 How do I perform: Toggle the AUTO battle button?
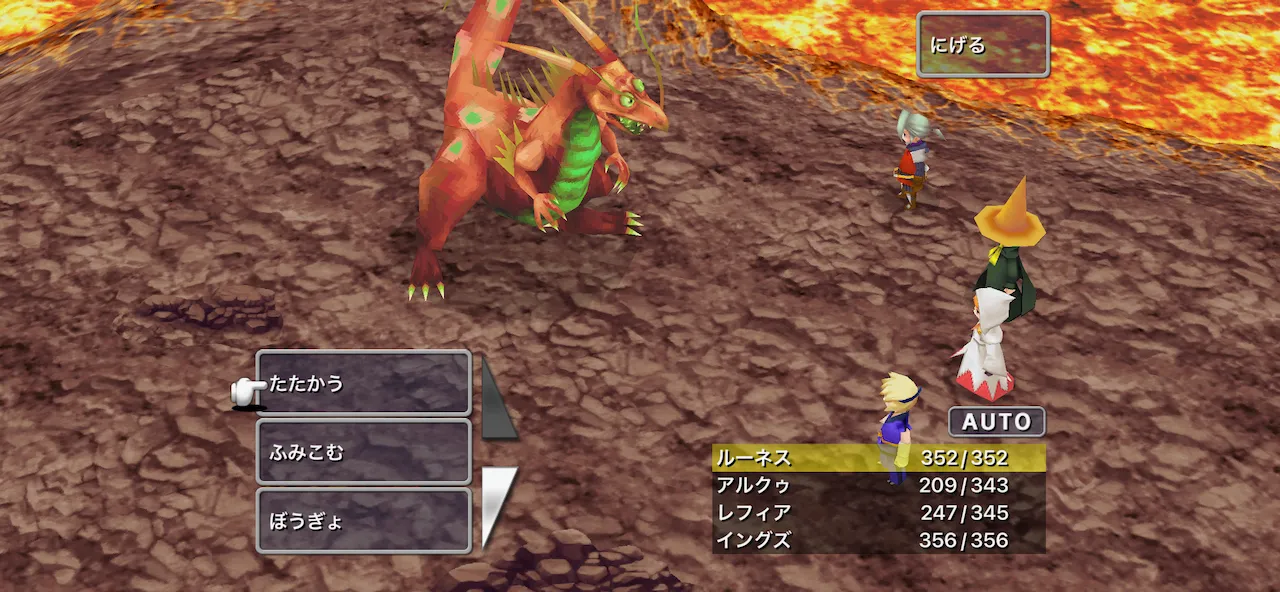996,422
